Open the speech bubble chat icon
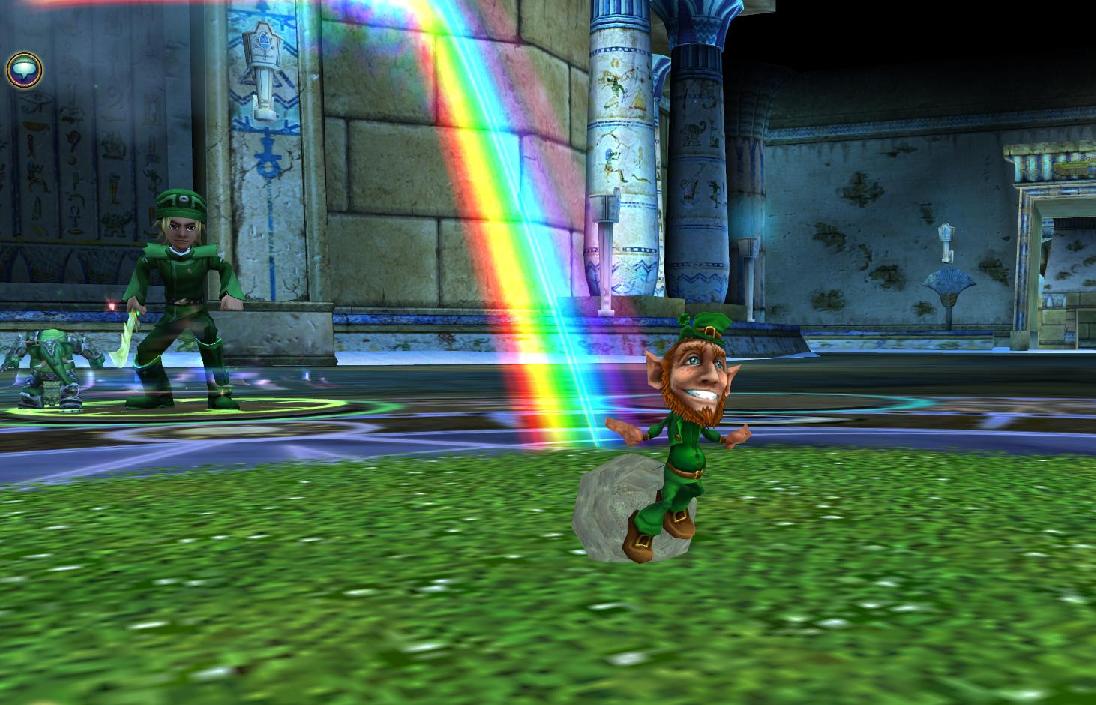The image size is (1096, 705). tap(23, 70)
